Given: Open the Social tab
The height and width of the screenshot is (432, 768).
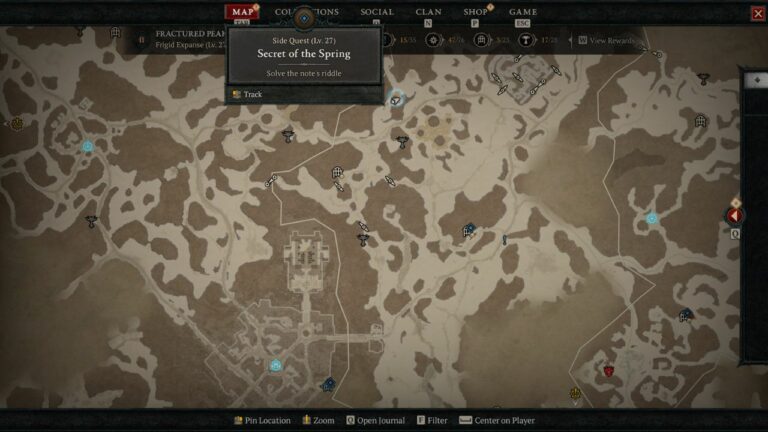Looking at the screenshot, I should point(376,12).
